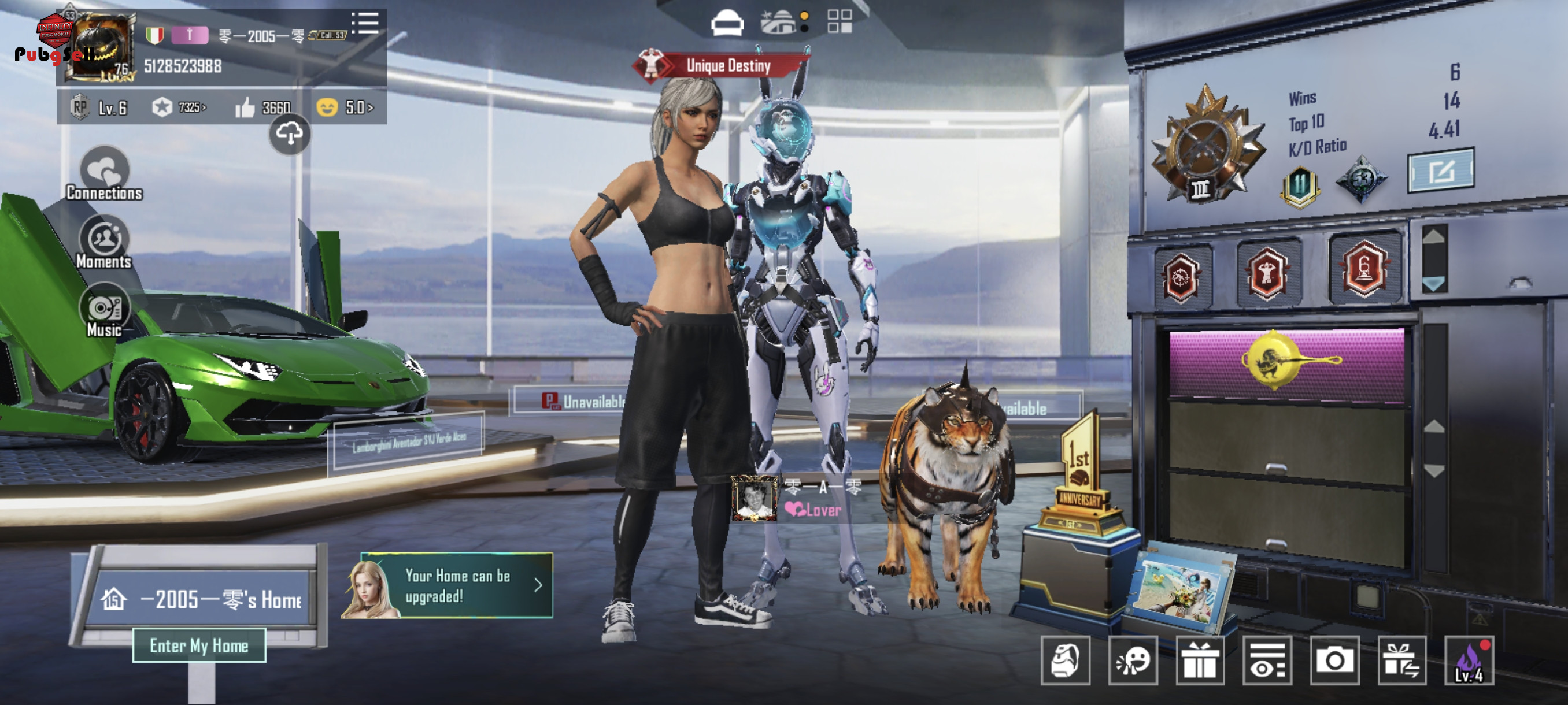The width and height of the screenshot is (1568, 705).
Task: Open the camera screenshot button
Action: (x=1335, y=661)
